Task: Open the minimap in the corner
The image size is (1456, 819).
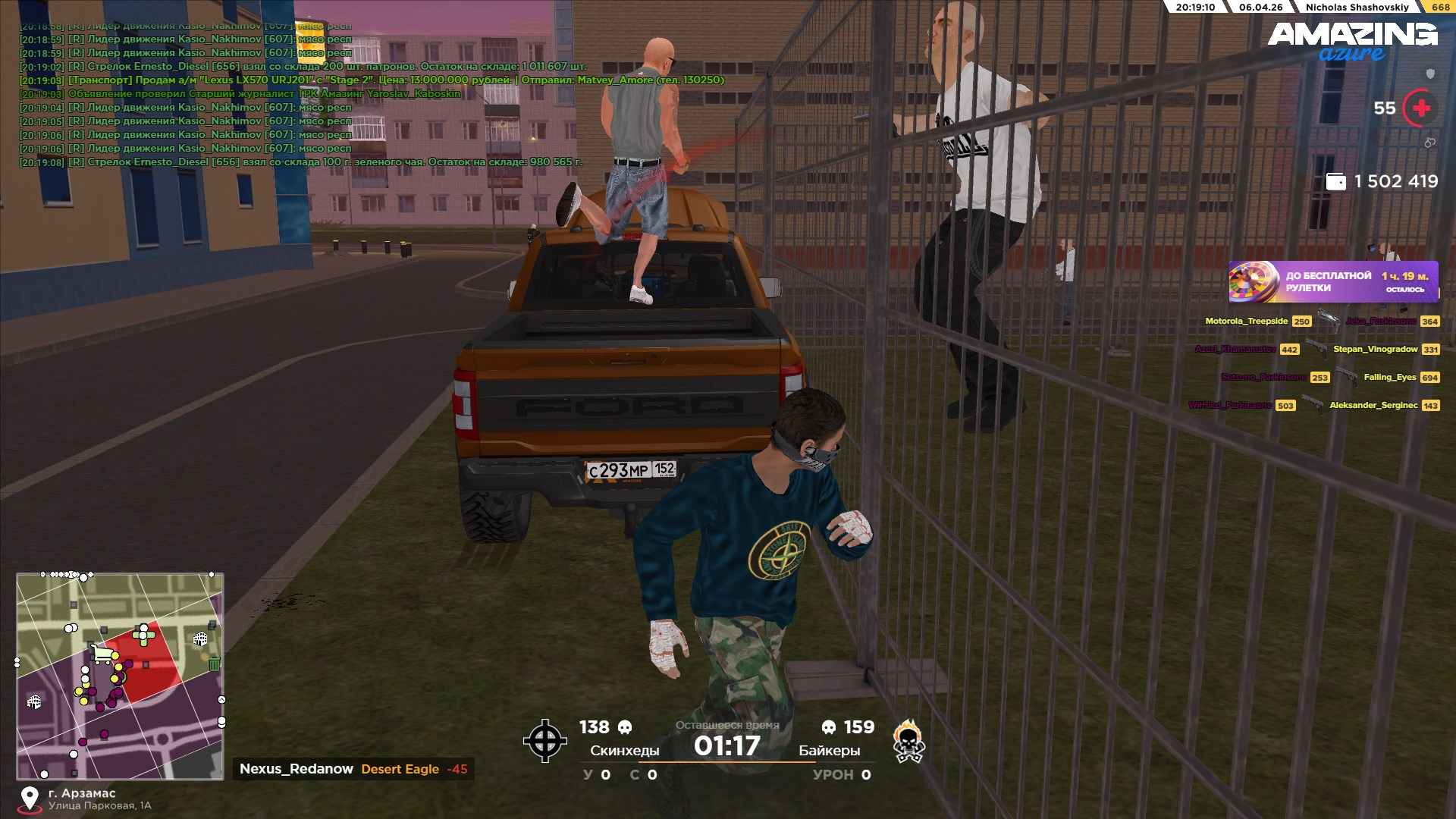Action: click(x=120, y=676)
